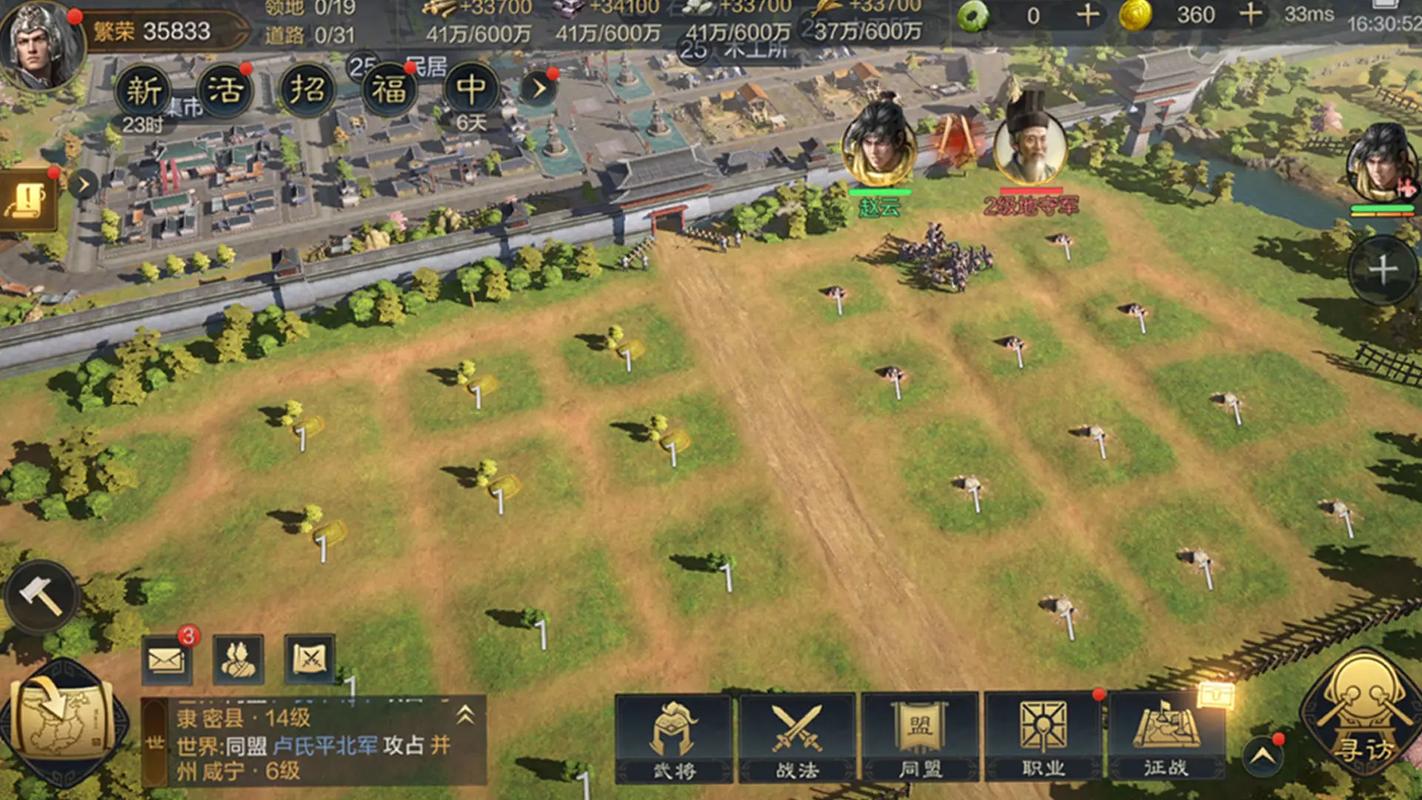
Task: Expand the event icon row arrow
Action: (539, 89)
